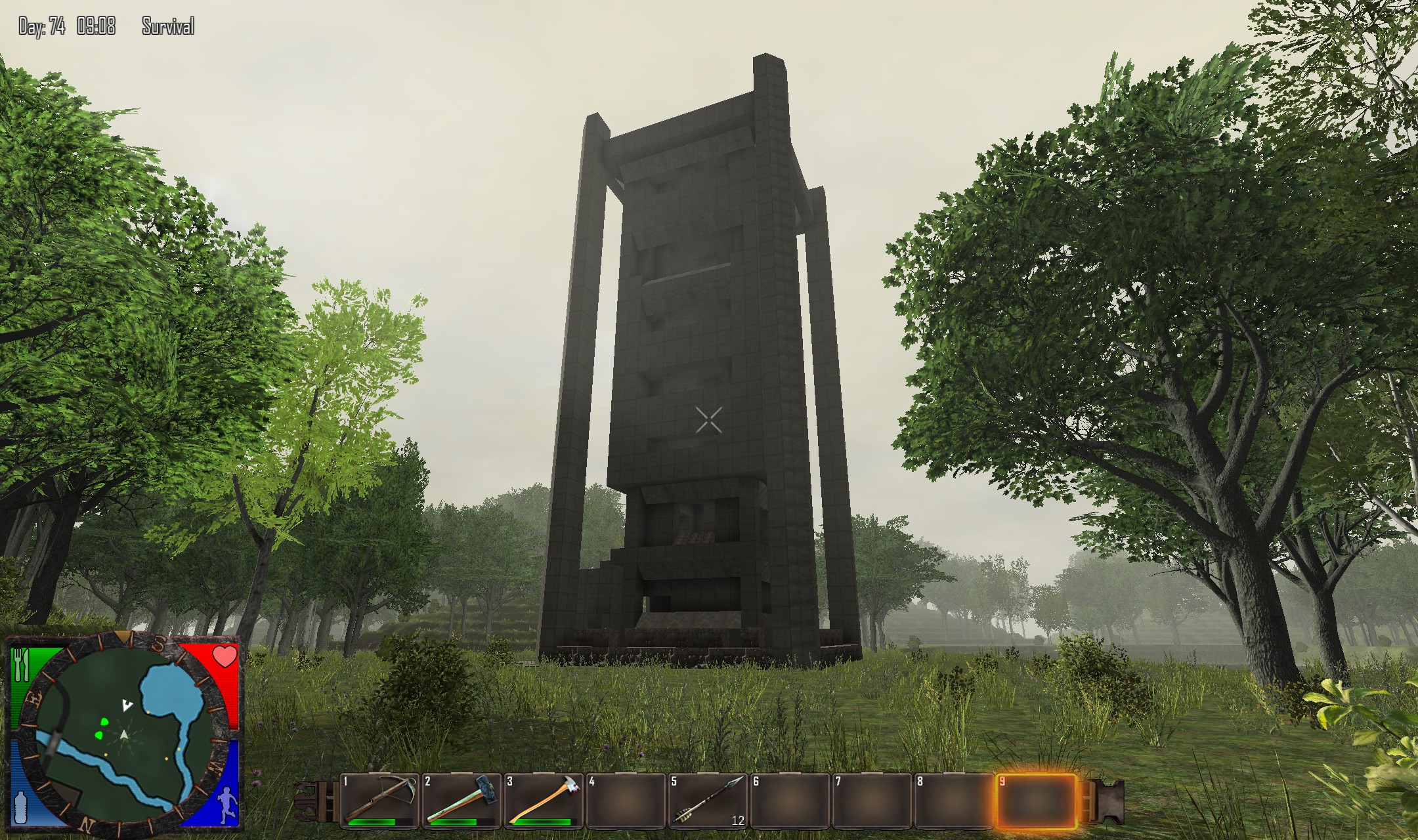
Task: Click the arrow count showing 12
Action: click(x=738, y=819)
